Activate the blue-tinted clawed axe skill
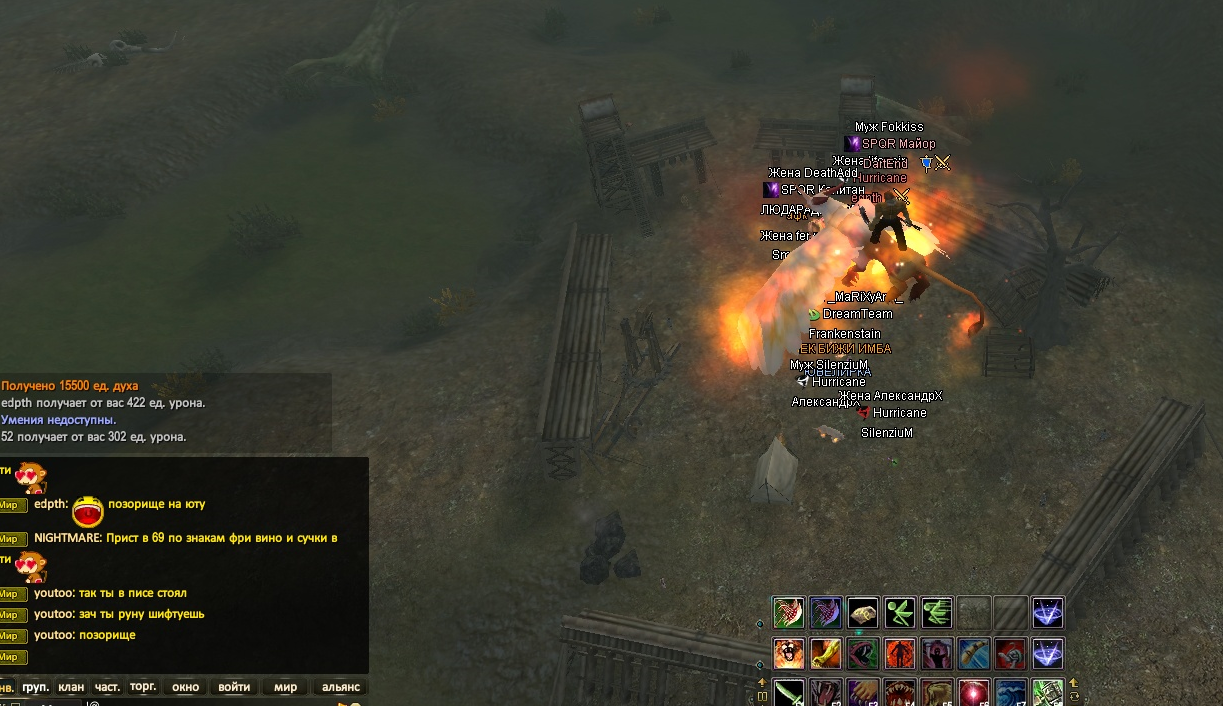The image size is (1223, 706). coord(826,612)
